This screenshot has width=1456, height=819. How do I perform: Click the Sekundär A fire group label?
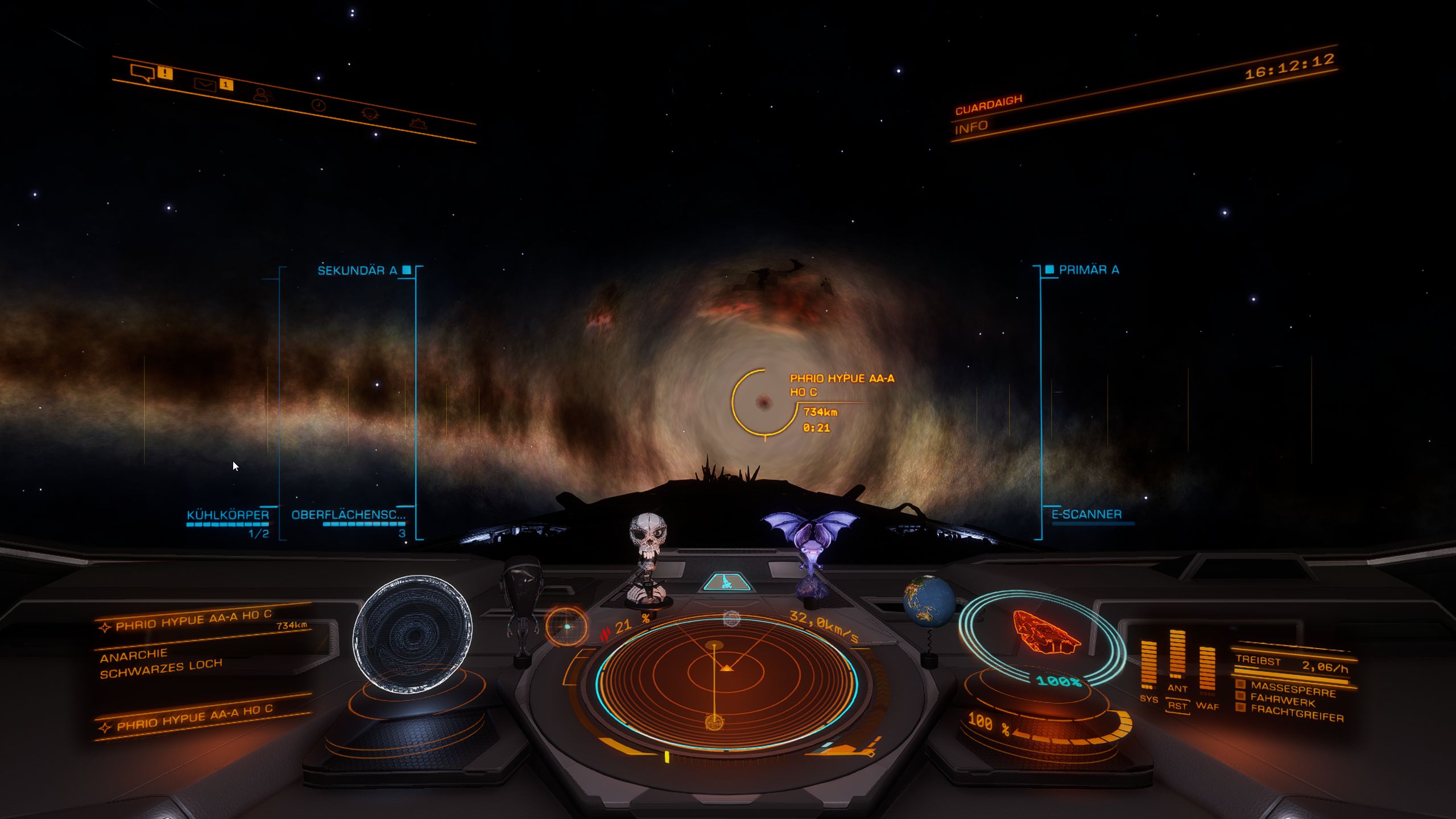pos(357,271)
